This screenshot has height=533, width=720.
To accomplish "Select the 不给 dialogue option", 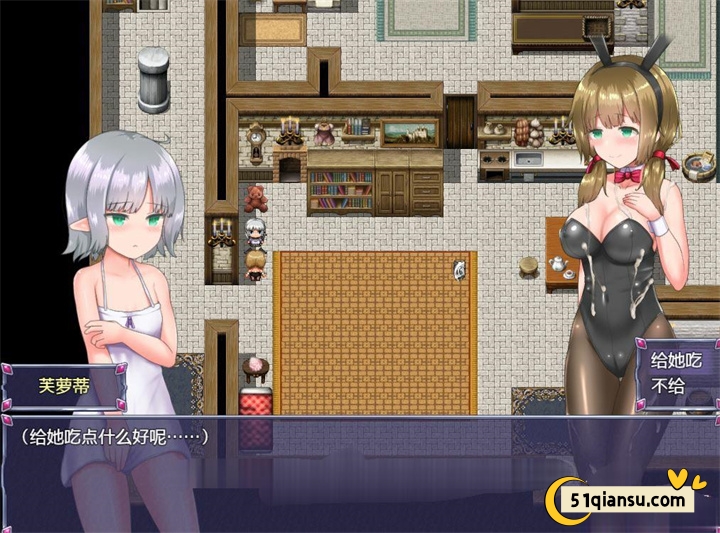I will [x=668, y=386].
